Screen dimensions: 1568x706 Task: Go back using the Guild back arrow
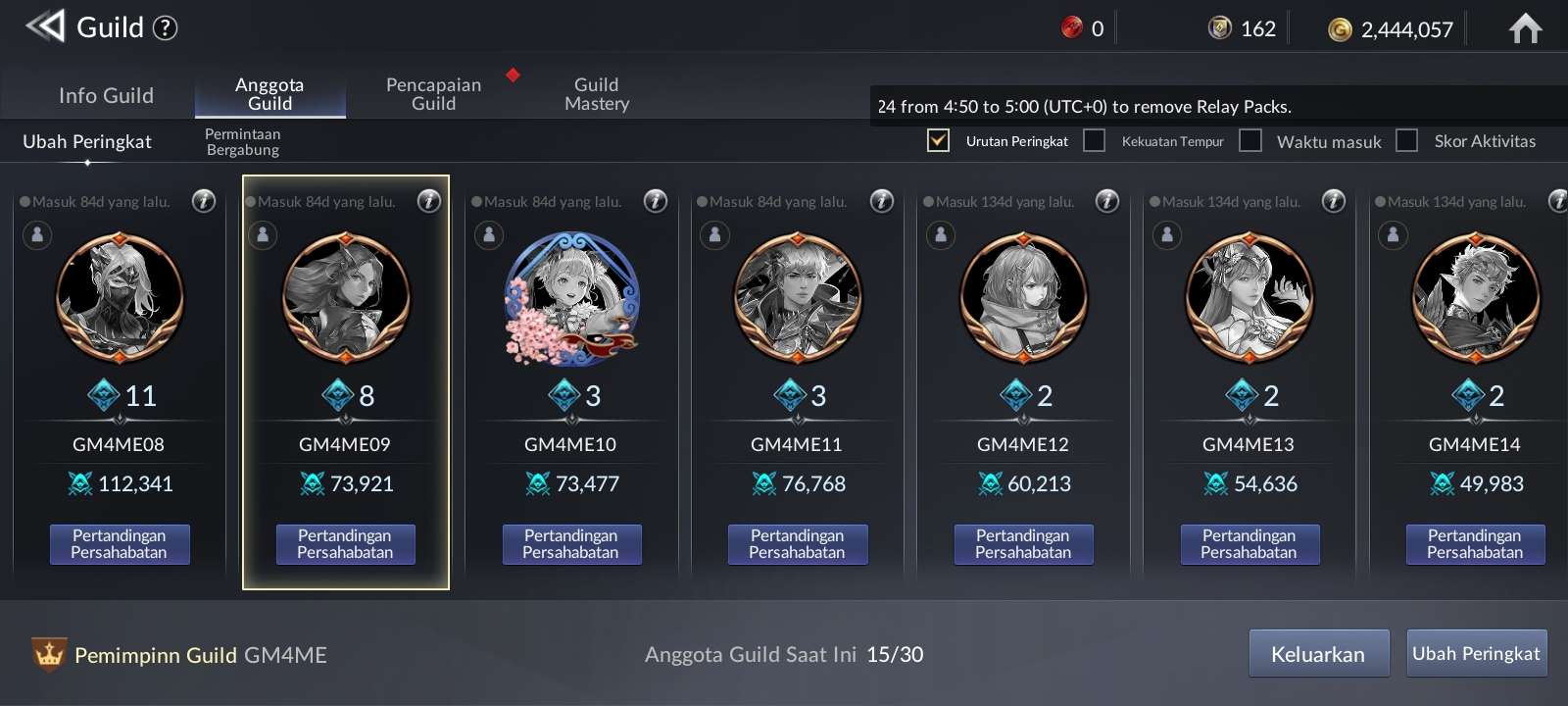45,26
